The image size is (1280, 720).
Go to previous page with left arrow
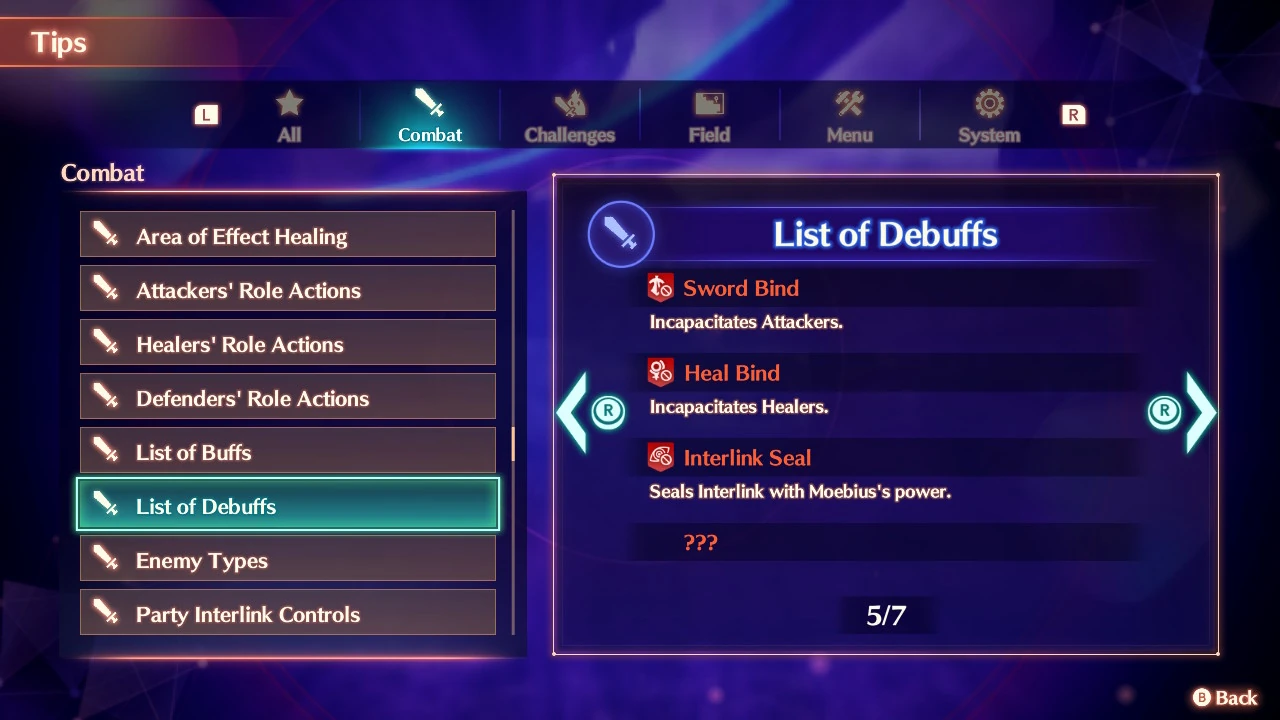point(574,412)
